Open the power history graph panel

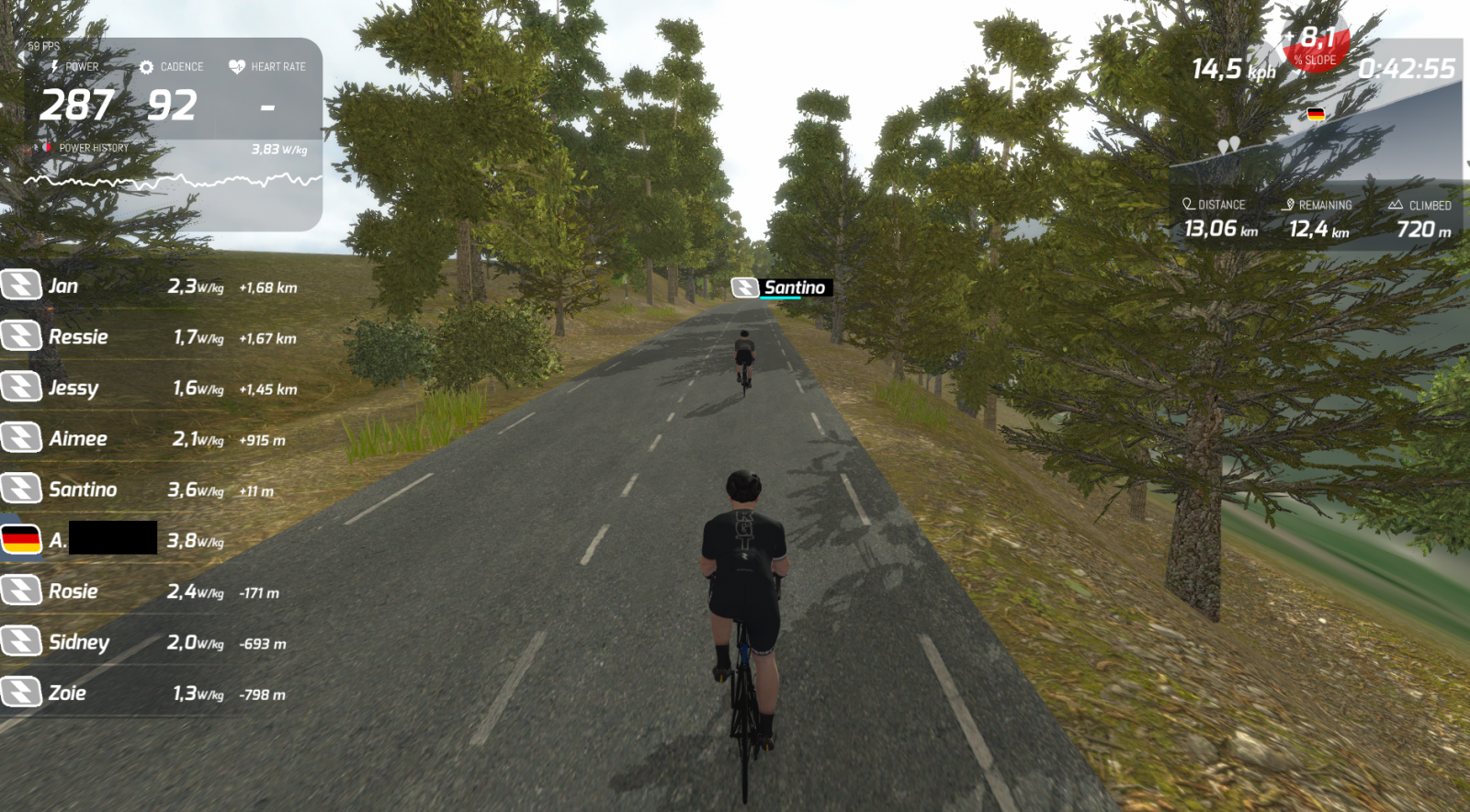point(173,181)
